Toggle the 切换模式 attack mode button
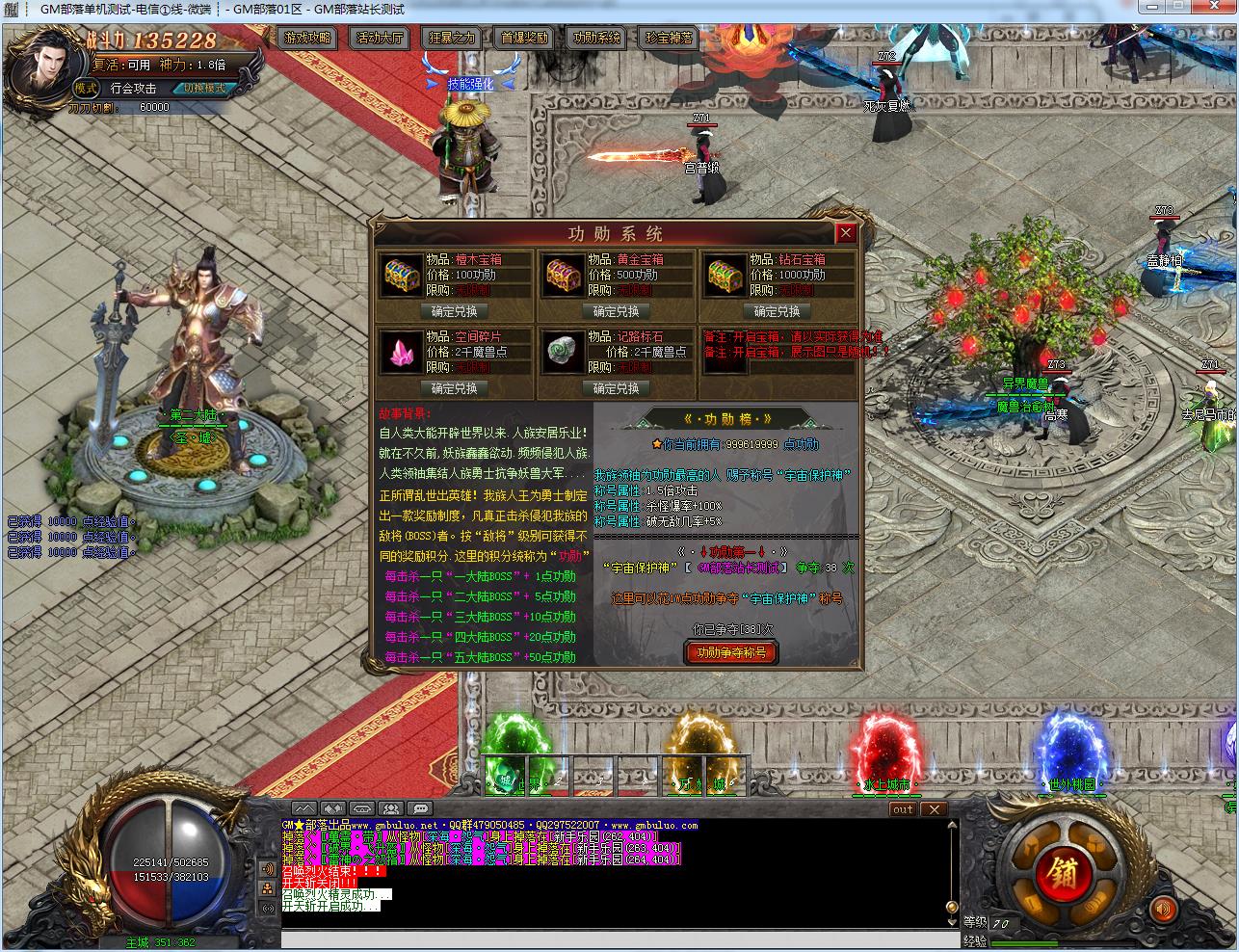This screenshot has height=952, width=1239. point(204,88)
